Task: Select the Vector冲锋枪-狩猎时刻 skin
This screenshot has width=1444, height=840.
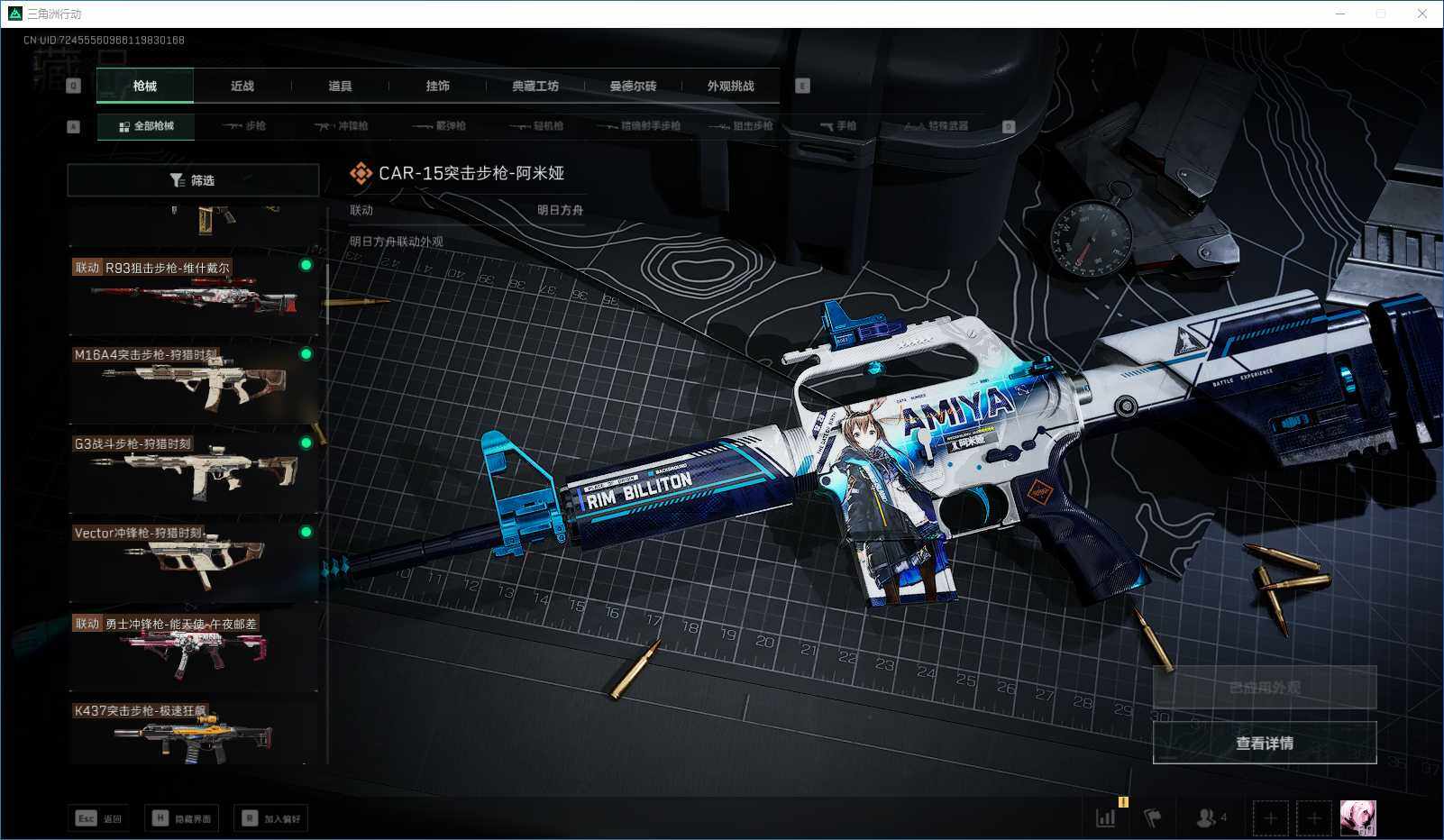Action: [193, 560]
